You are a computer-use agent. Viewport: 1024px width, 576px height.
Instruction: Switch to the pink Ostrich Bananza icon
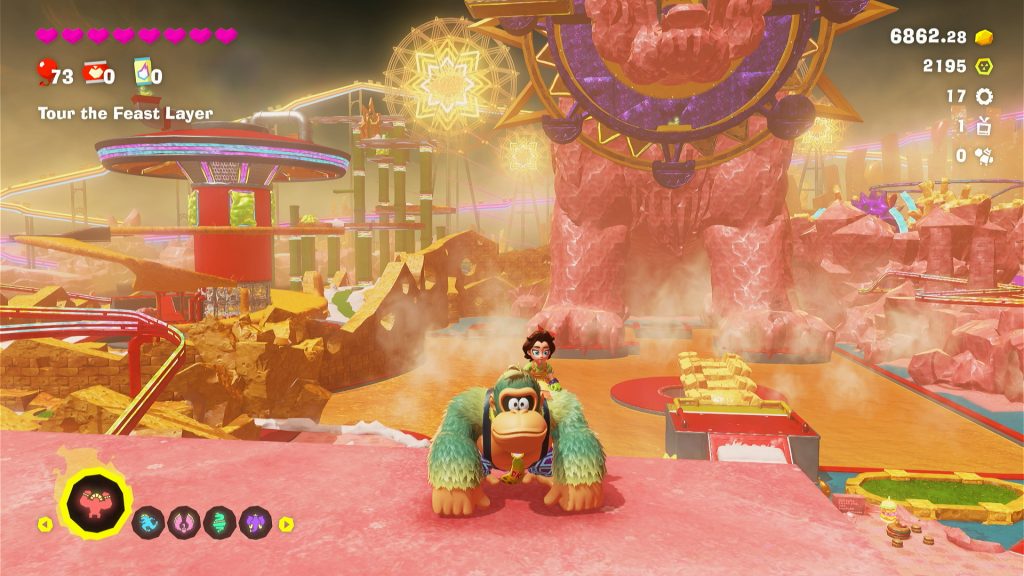(x=184, y=523)
